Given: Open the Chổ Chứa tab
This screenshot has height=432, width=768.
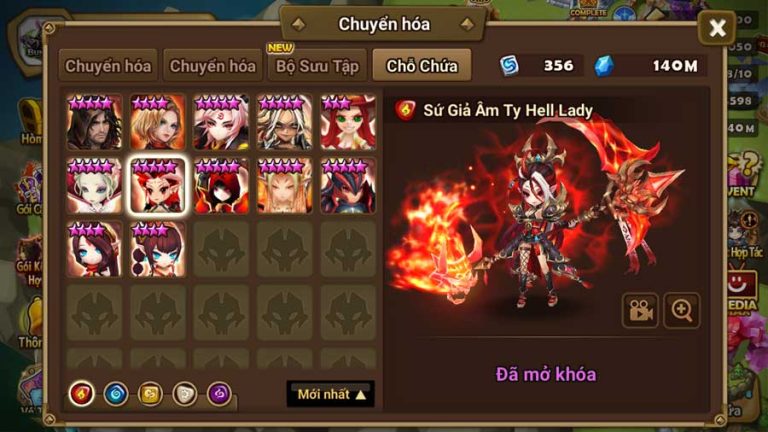Looking at the screenshot, I should tap(422, 67).
